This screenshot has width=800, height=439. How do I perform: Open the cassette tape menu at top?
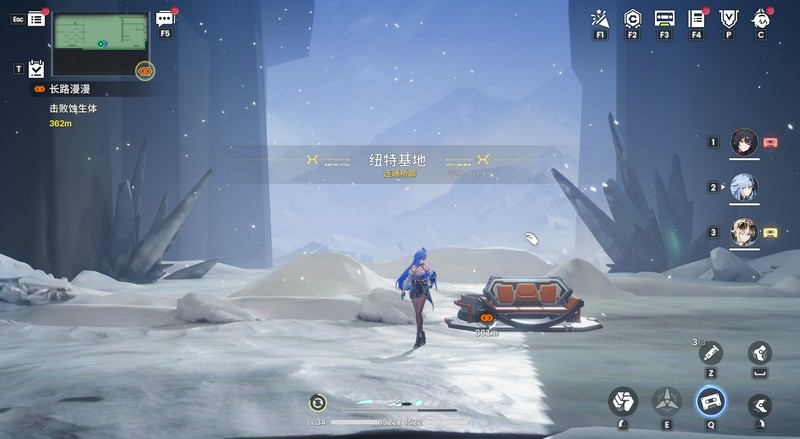coord(664,18)
